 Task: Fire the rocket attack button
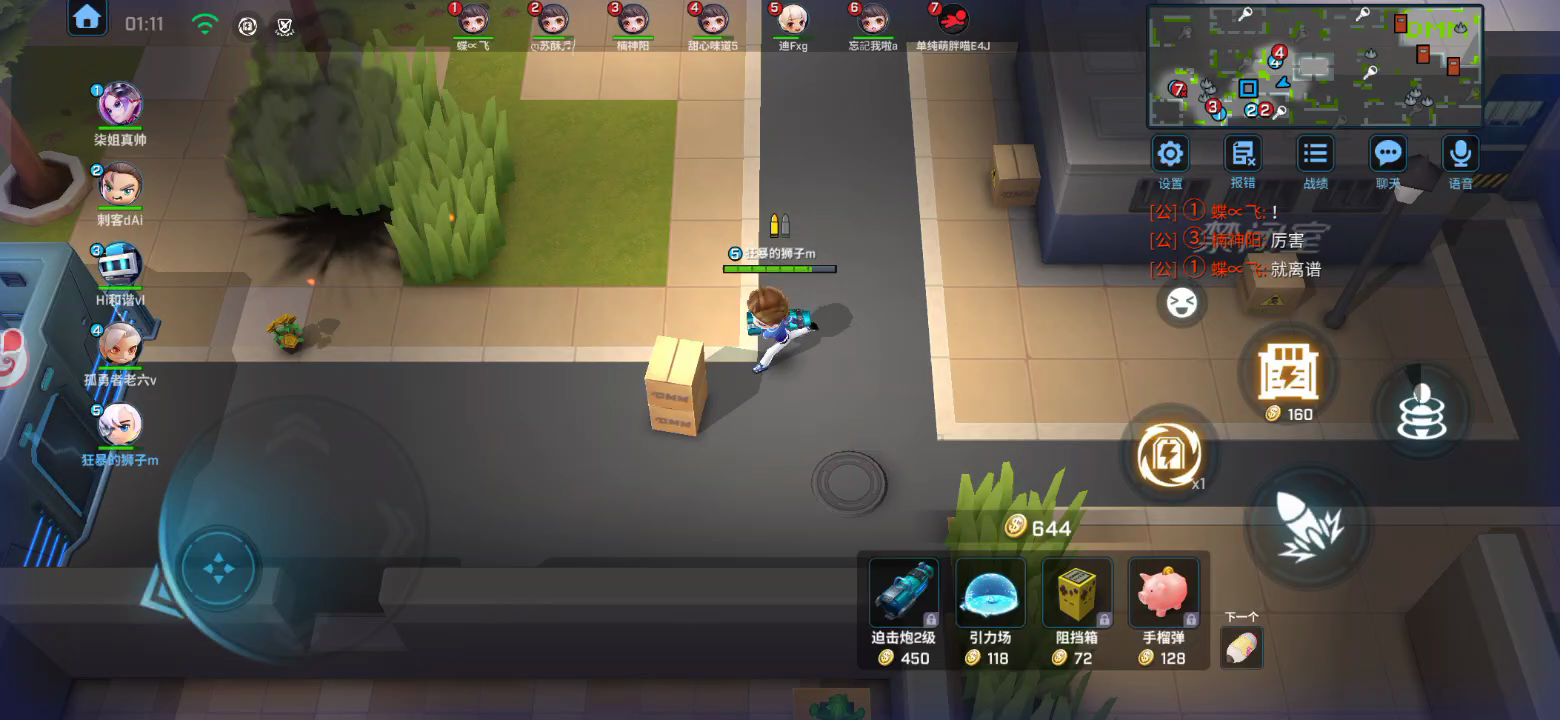pos(1308,527)
